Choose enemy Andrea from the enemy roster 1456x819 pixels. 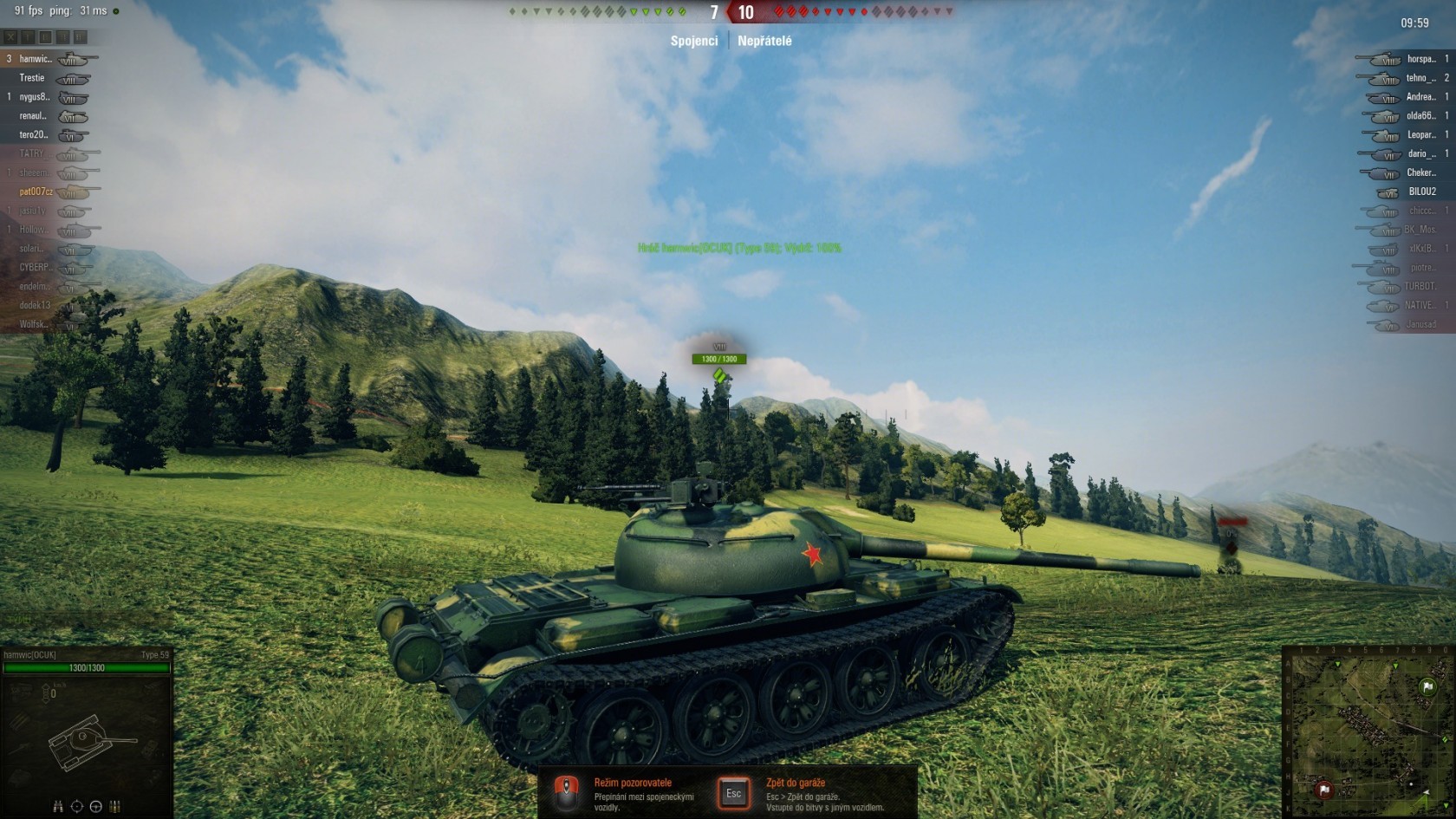(x=1420, y=97)
